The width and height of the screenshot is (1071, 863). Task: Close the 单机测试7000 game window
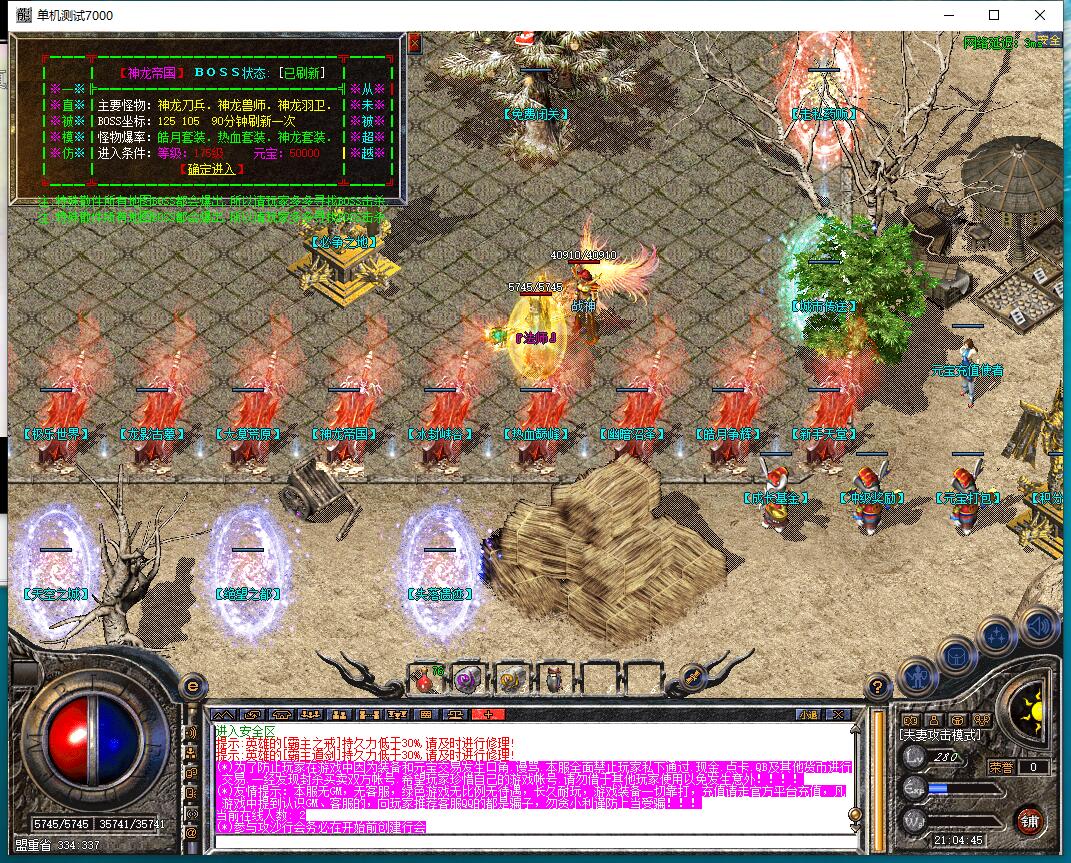1040,15
